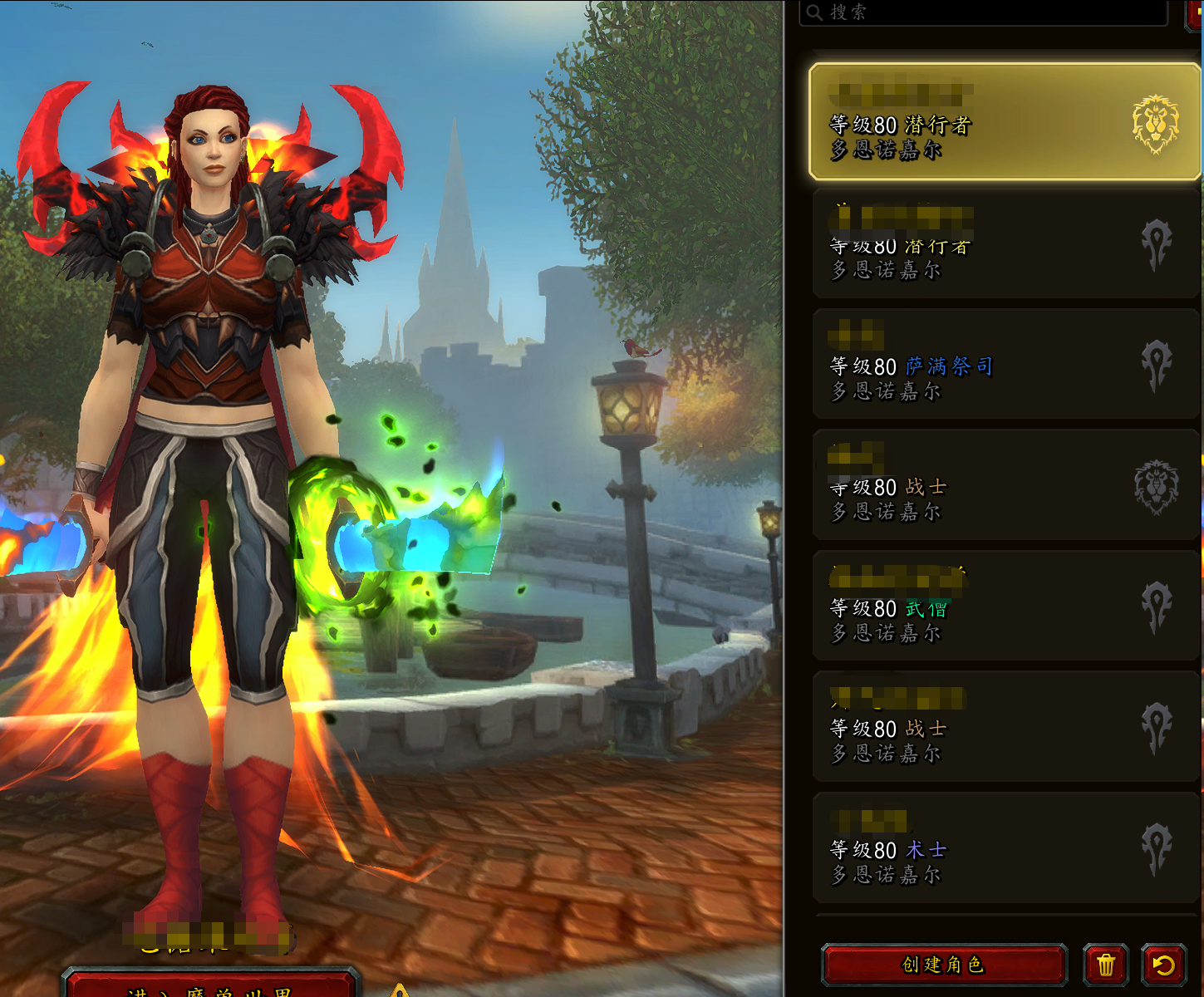Viewport: 1204px width, 997px height.
Task: Choose the Horde level 80 潜行者 character
Action: [1004, 243]
